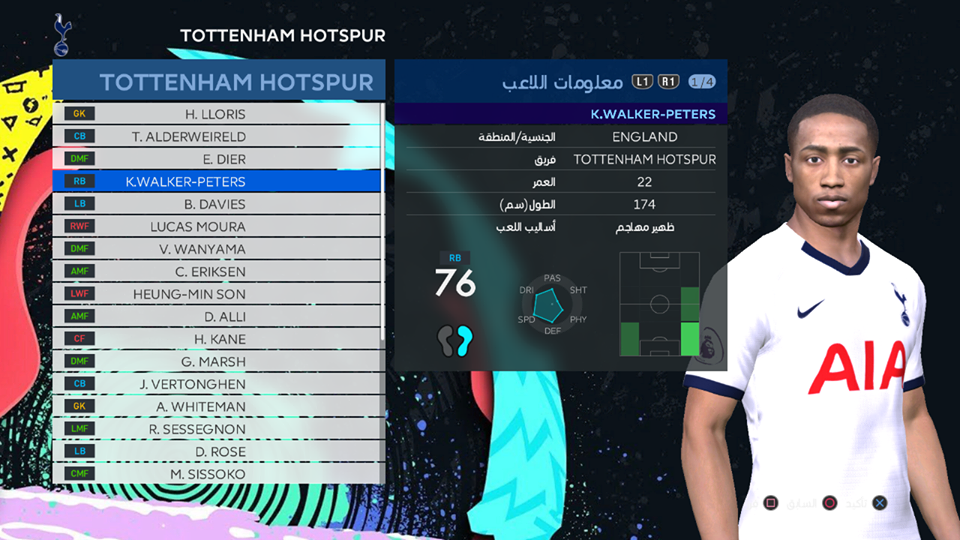Pick B. Davies from the list

215,204
